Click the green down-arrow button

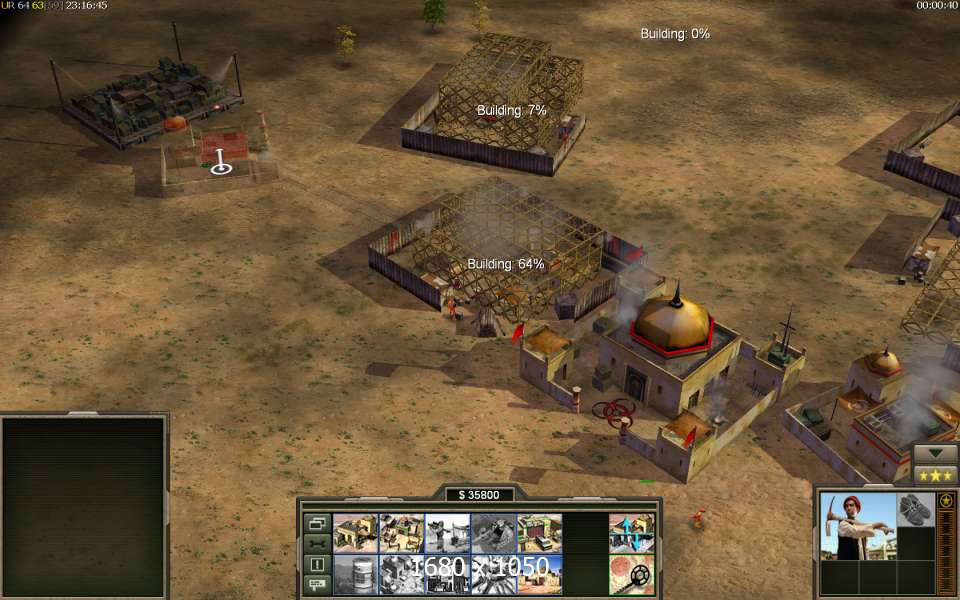pos(936,453)
